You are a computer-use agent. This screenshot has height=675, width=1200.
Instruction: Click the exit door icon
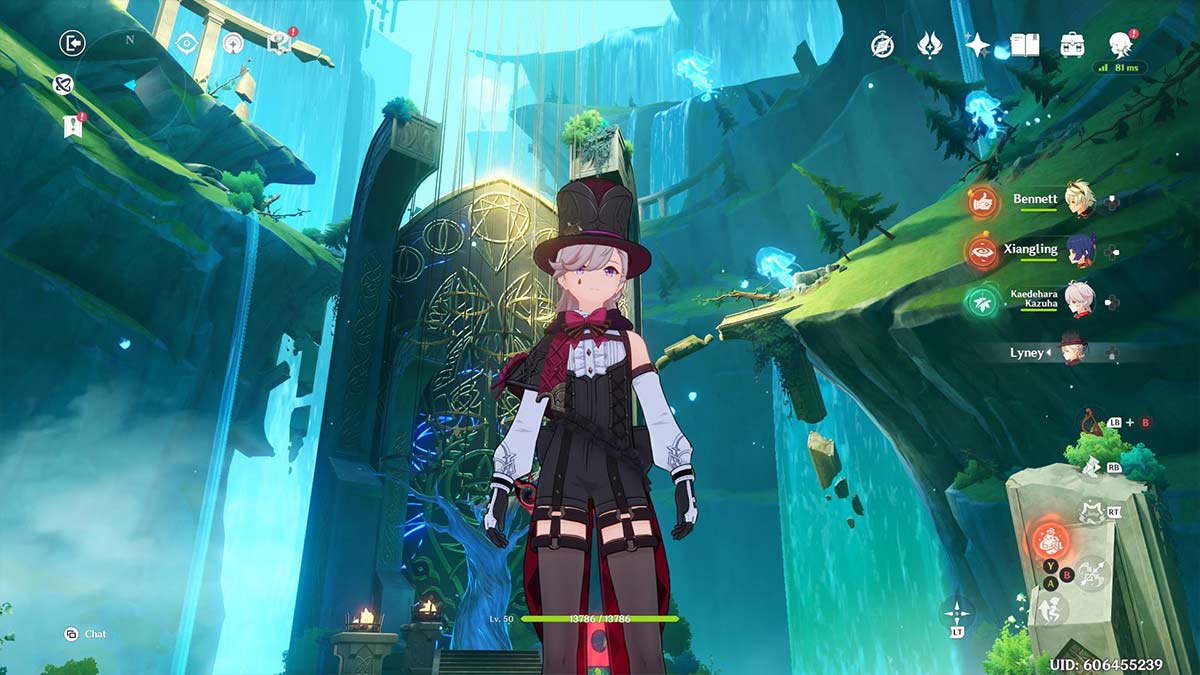pos(72,43)
